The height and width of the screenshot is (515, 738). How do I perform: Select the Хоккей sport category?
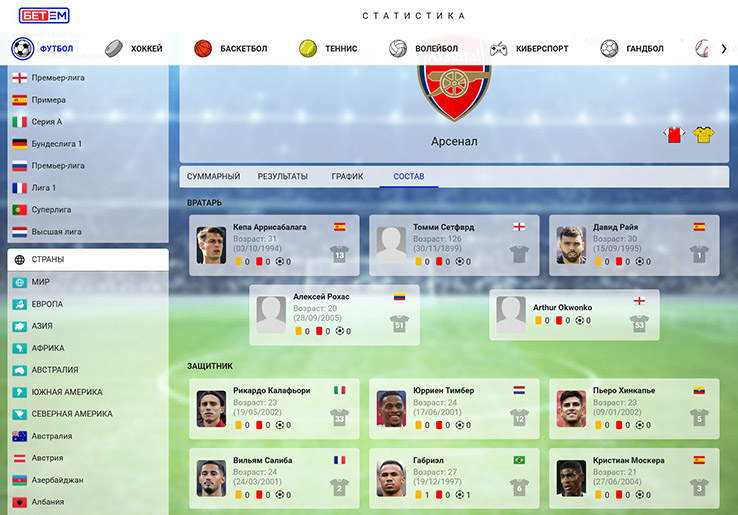click(x=134, y=48)
